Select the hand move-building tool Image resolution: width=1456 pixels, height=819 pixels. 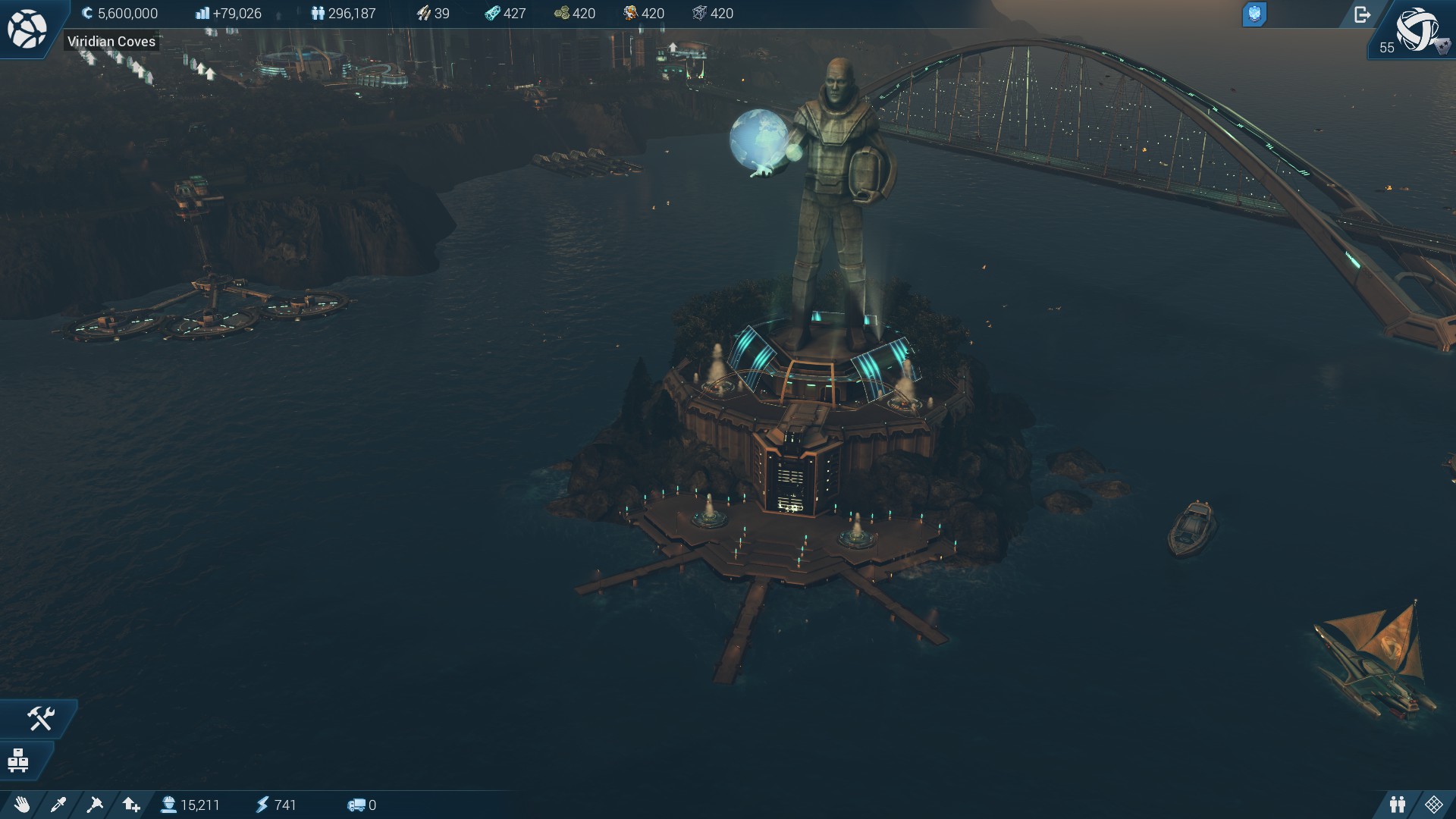[x=21, y=805]
